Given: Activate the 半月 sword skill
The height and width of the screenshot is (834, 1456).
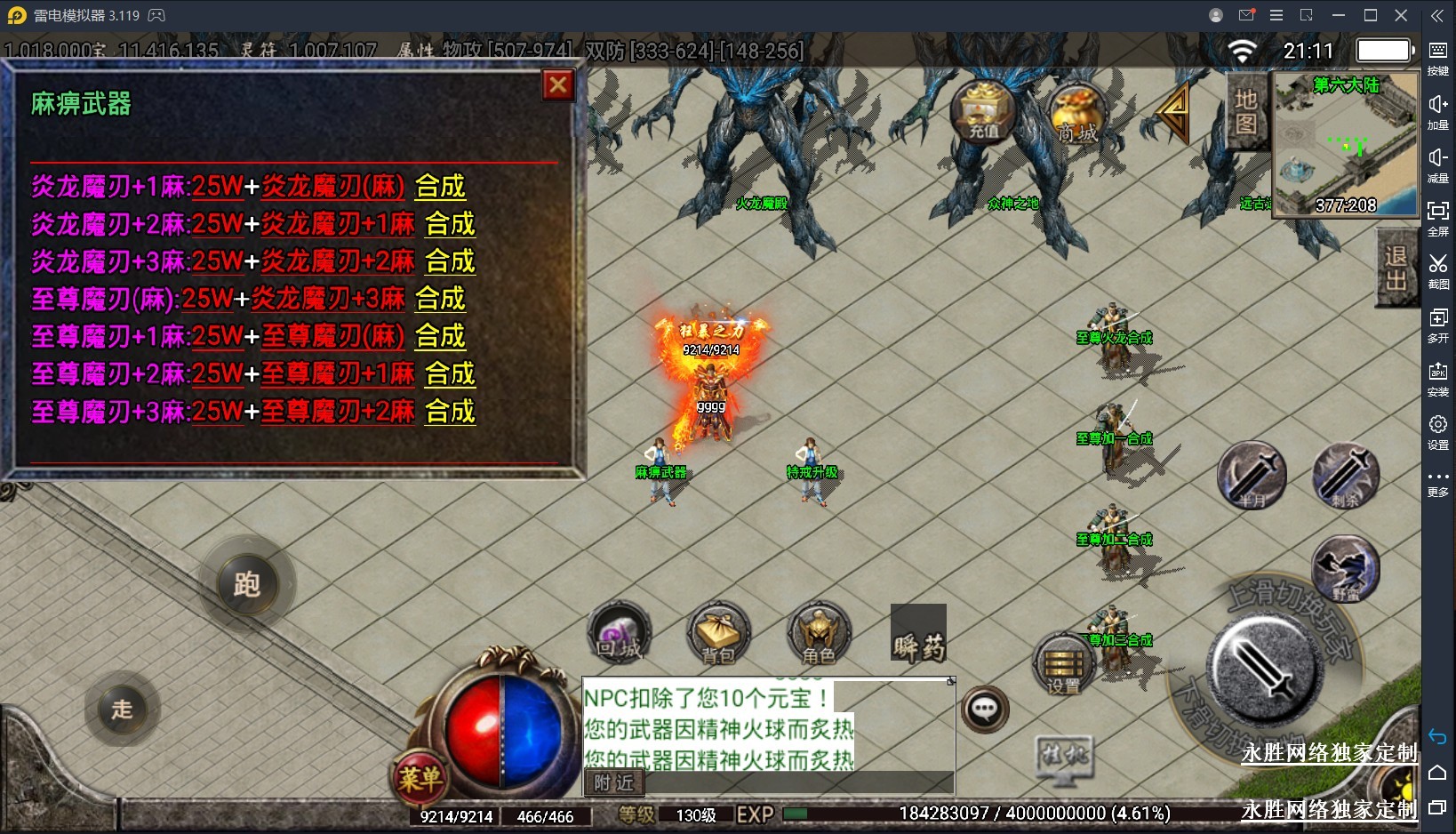Looking at the screenshot, I should [1252, 475].
